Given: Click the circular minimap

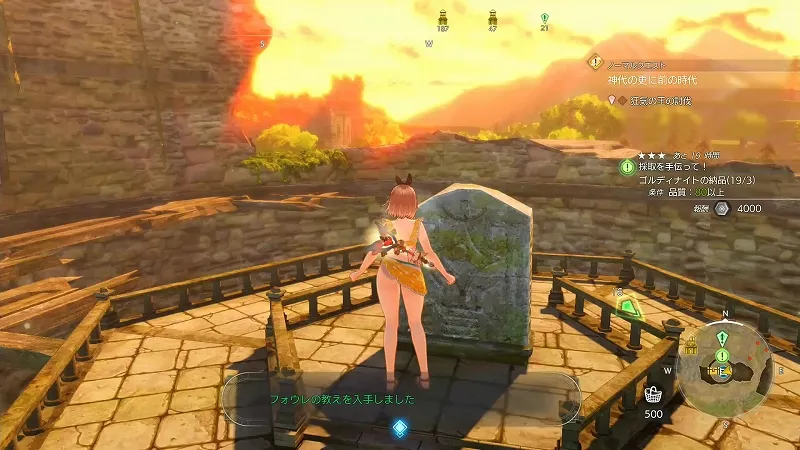Looking at the screenshot, I should pos(723,366).
